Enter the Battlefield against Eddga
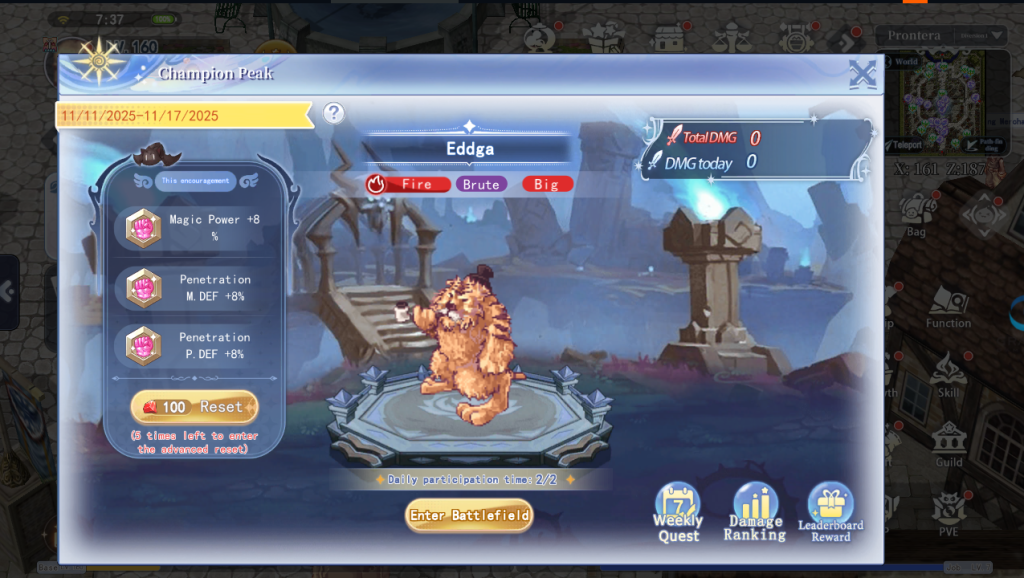Screen dimensions: 1024x578 coord(469,515)
